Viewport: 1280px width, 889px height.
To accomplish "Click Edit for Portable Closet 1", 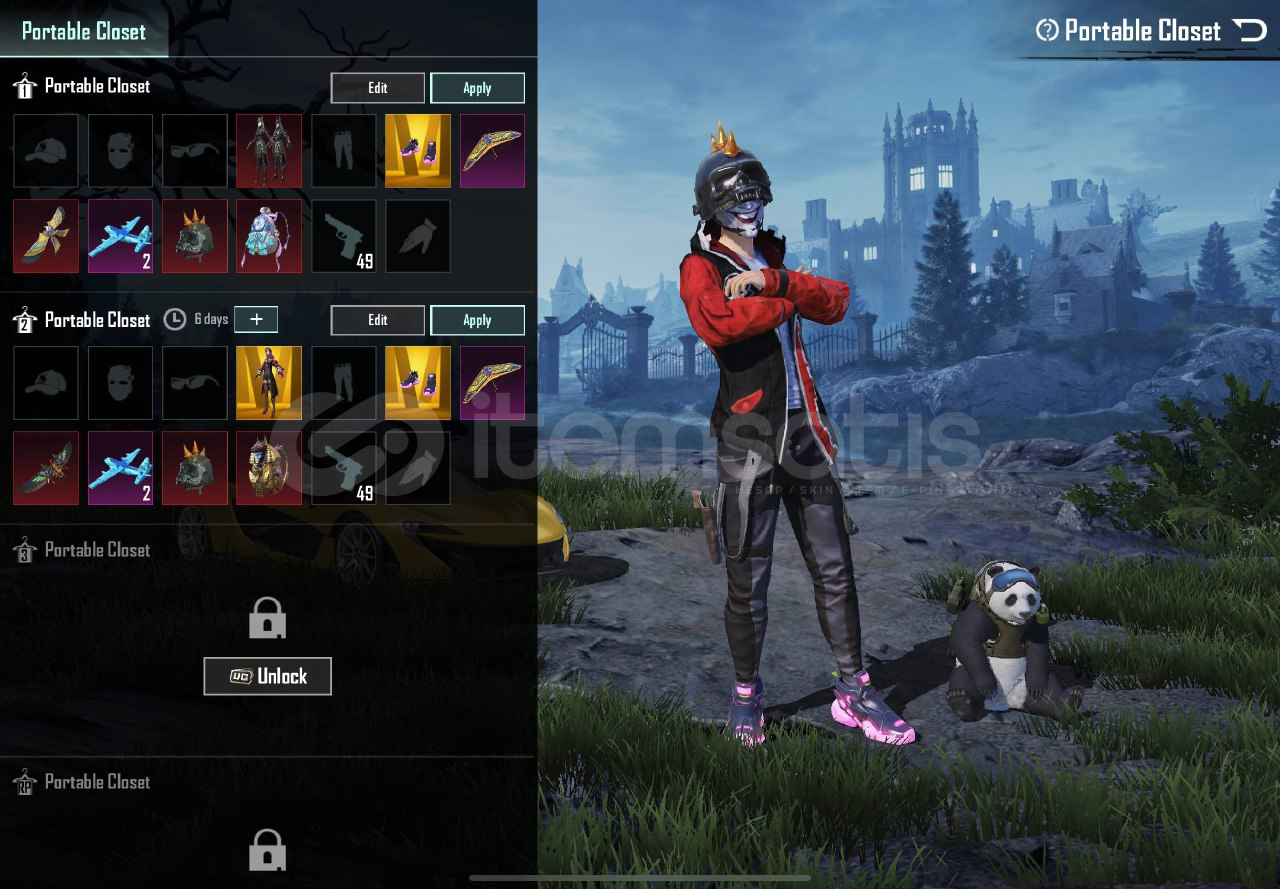I will pyautogui.click(x=377, y=88).
